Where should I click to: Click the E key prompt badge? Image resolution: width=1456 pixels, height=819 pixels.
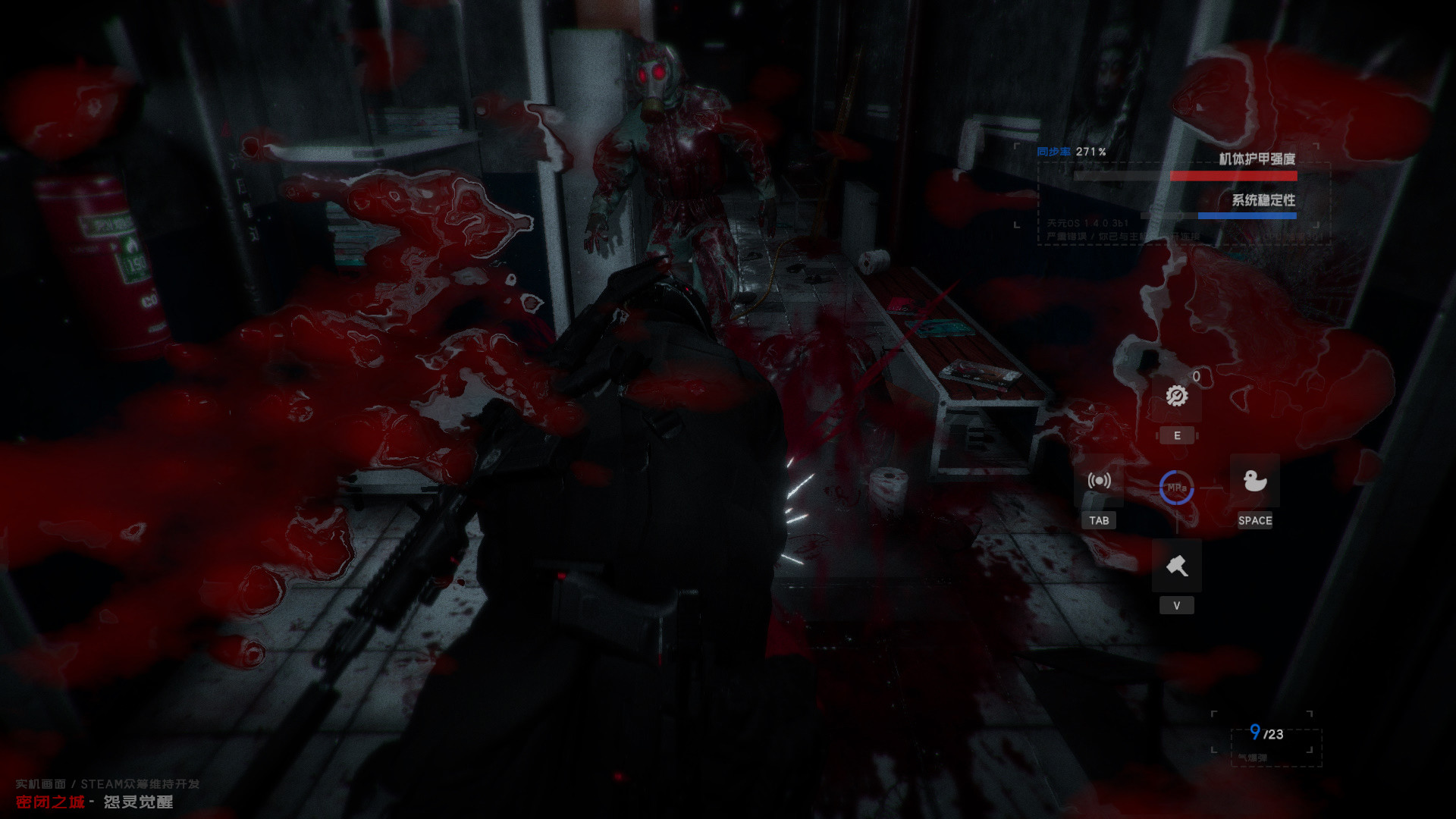point(1176,435)
